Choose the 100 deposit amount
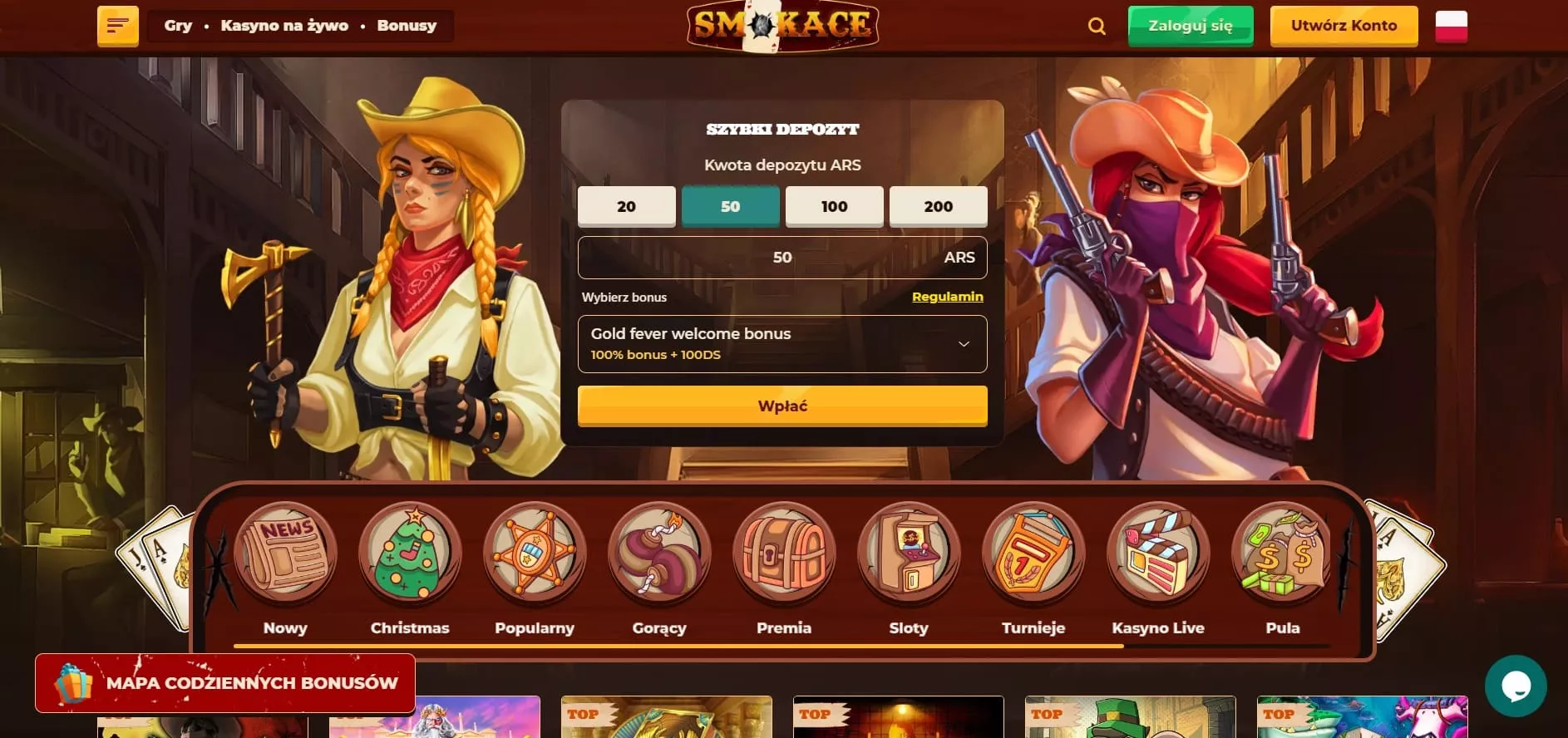Screen dimensions: 1568x738 (834, 206)
